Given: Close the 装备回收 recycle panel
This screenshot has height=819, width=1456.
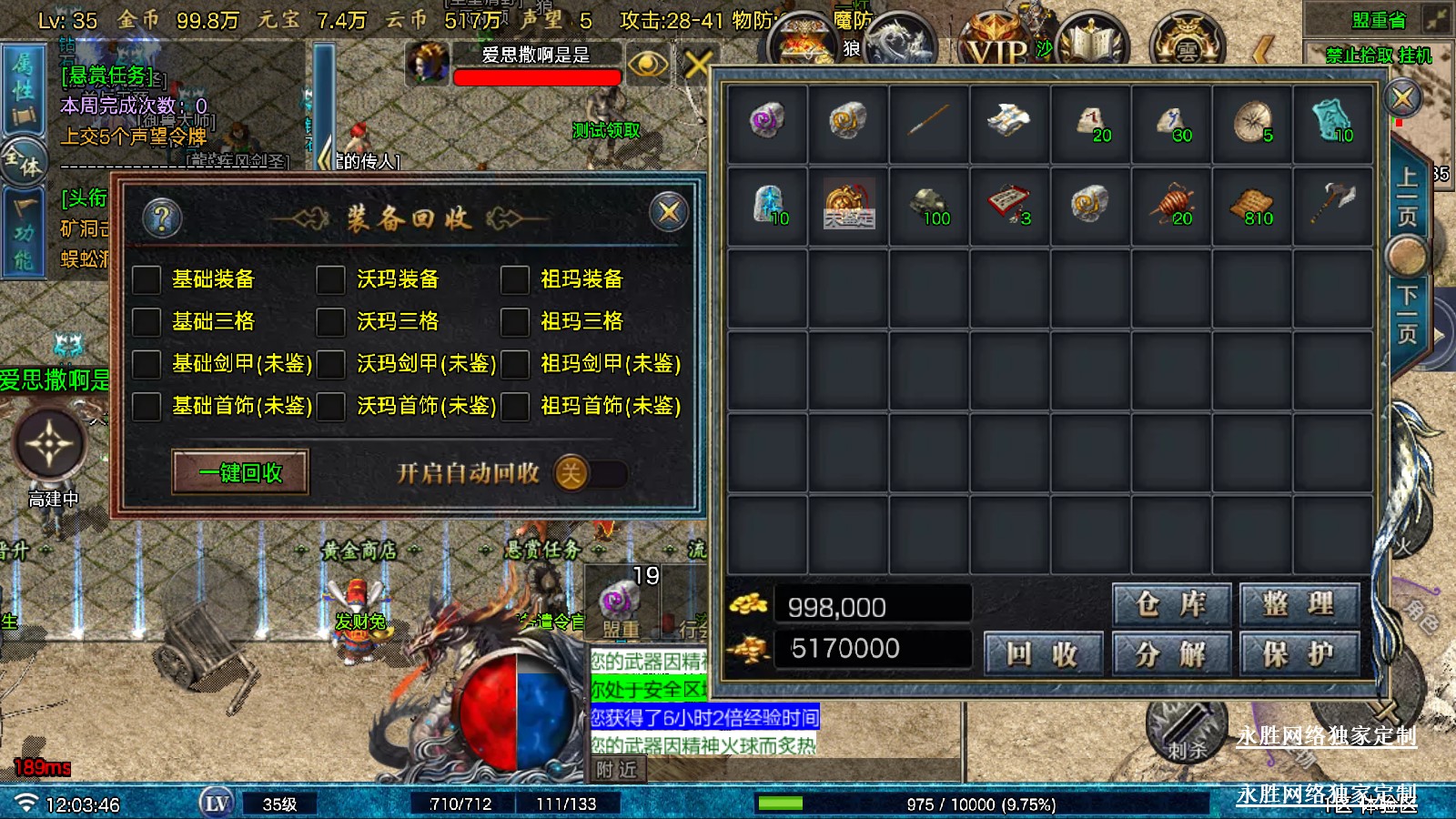Looking at the screenshot, I should (669, 213).
